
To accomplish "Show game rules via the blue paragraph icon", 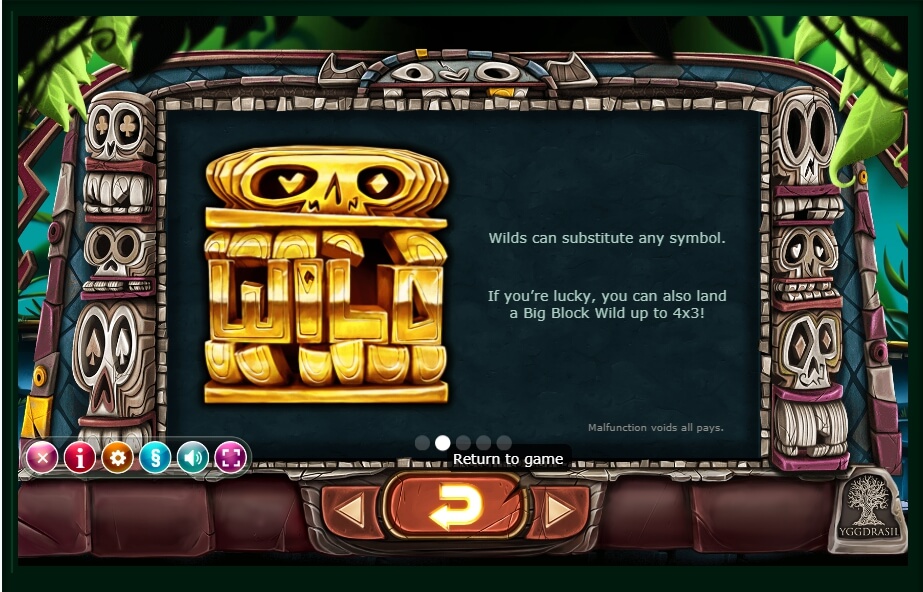I will pos(155,458).
